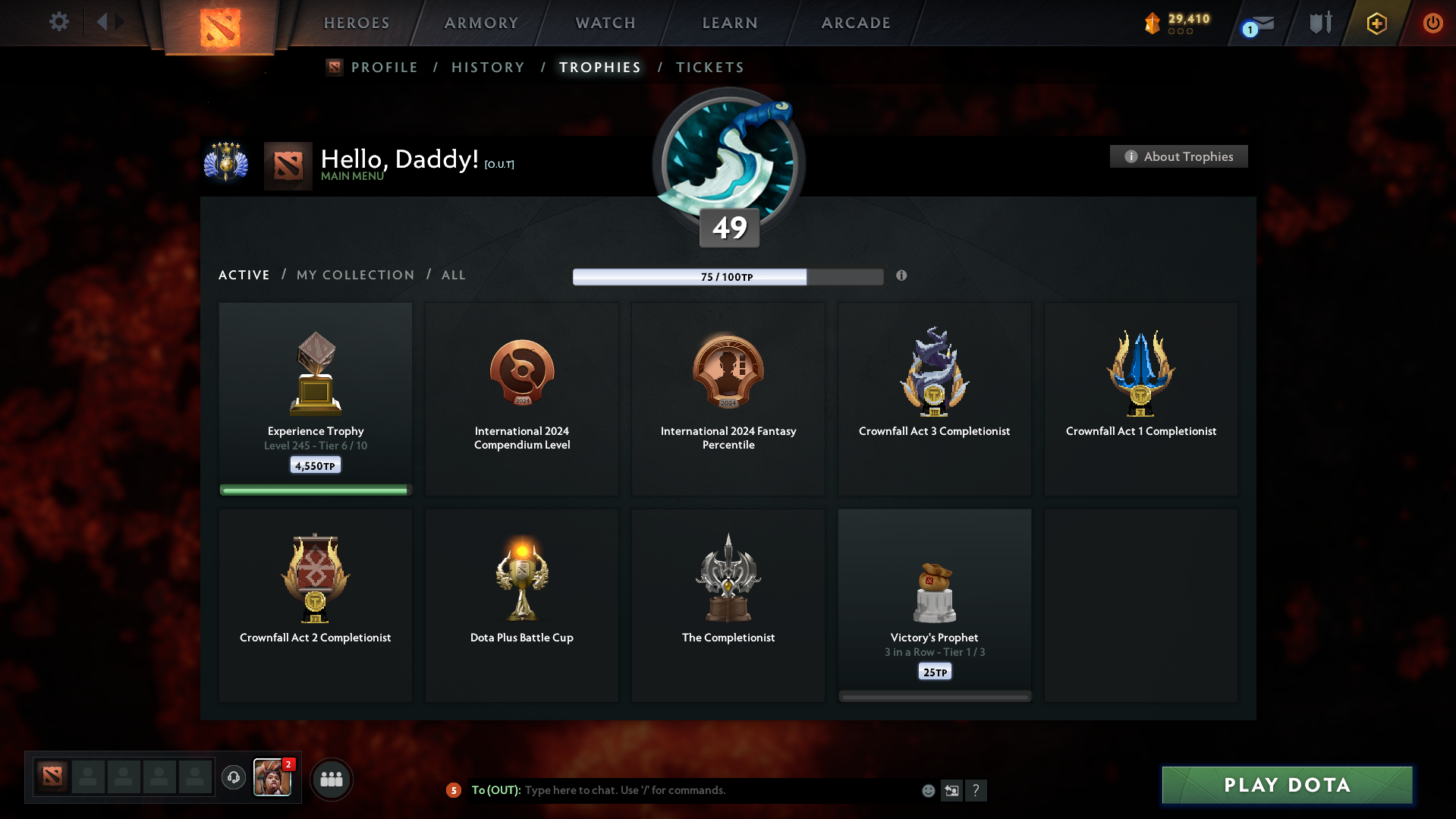Switch to the HISTORY tab
This screenshot has height=819, width=1456.
tap(487, 67)
